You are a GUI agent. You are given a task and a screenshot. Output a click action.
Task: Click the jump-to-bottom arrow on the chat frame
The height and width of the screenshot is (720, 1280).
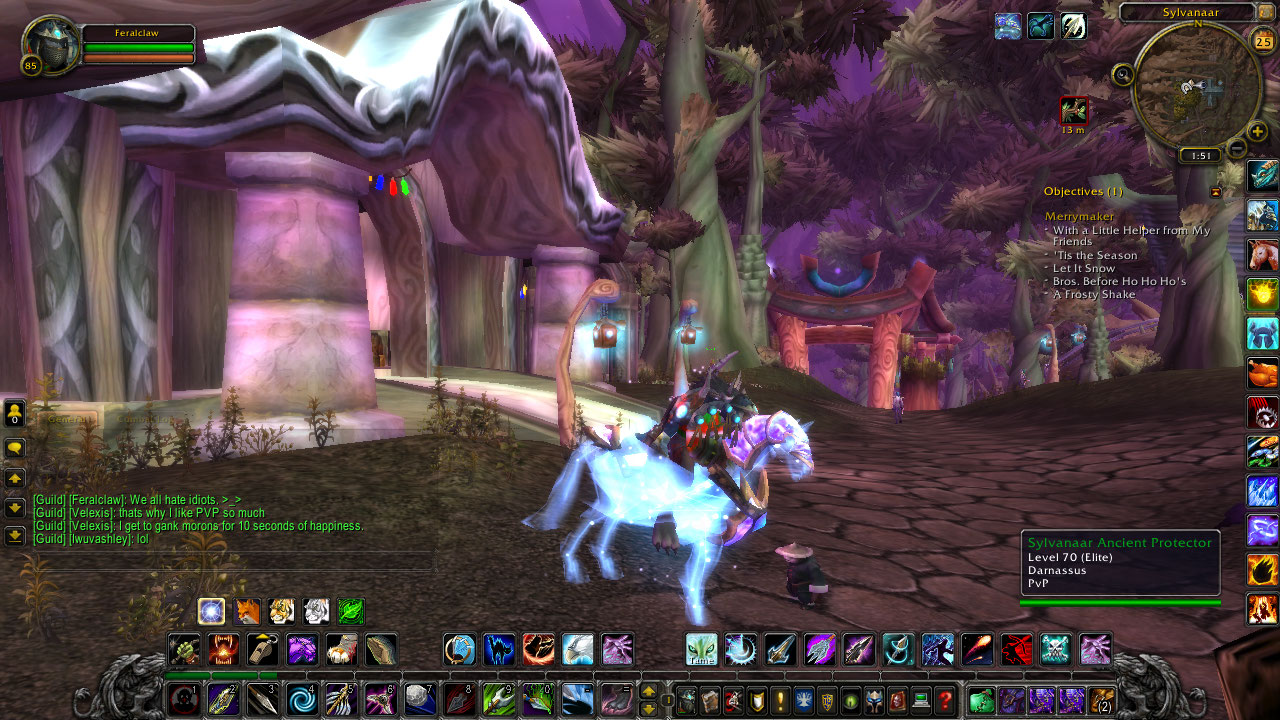coord(14,536)
